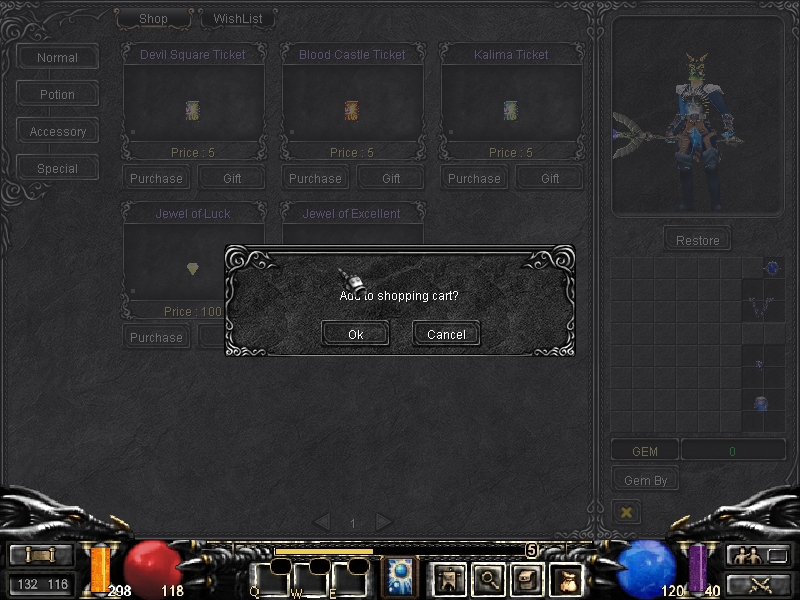The height and width of the screenshot is (600, 800).
Task: Cancel the shopping cart prompt
Action: tap(446, 334)
